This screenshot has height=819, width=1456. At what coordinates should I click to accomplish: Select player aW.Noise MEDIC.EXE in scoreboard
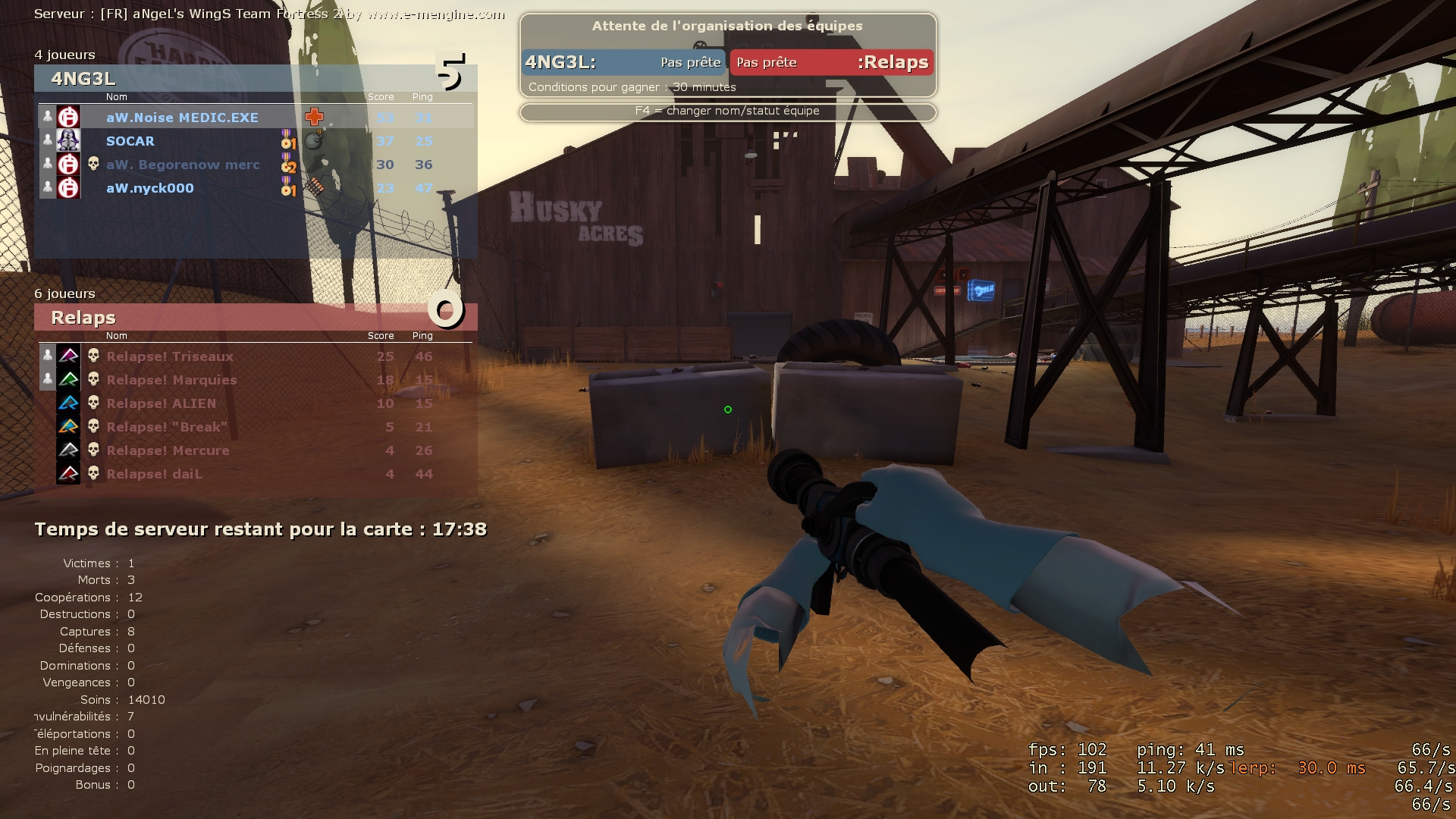point(182,118)
